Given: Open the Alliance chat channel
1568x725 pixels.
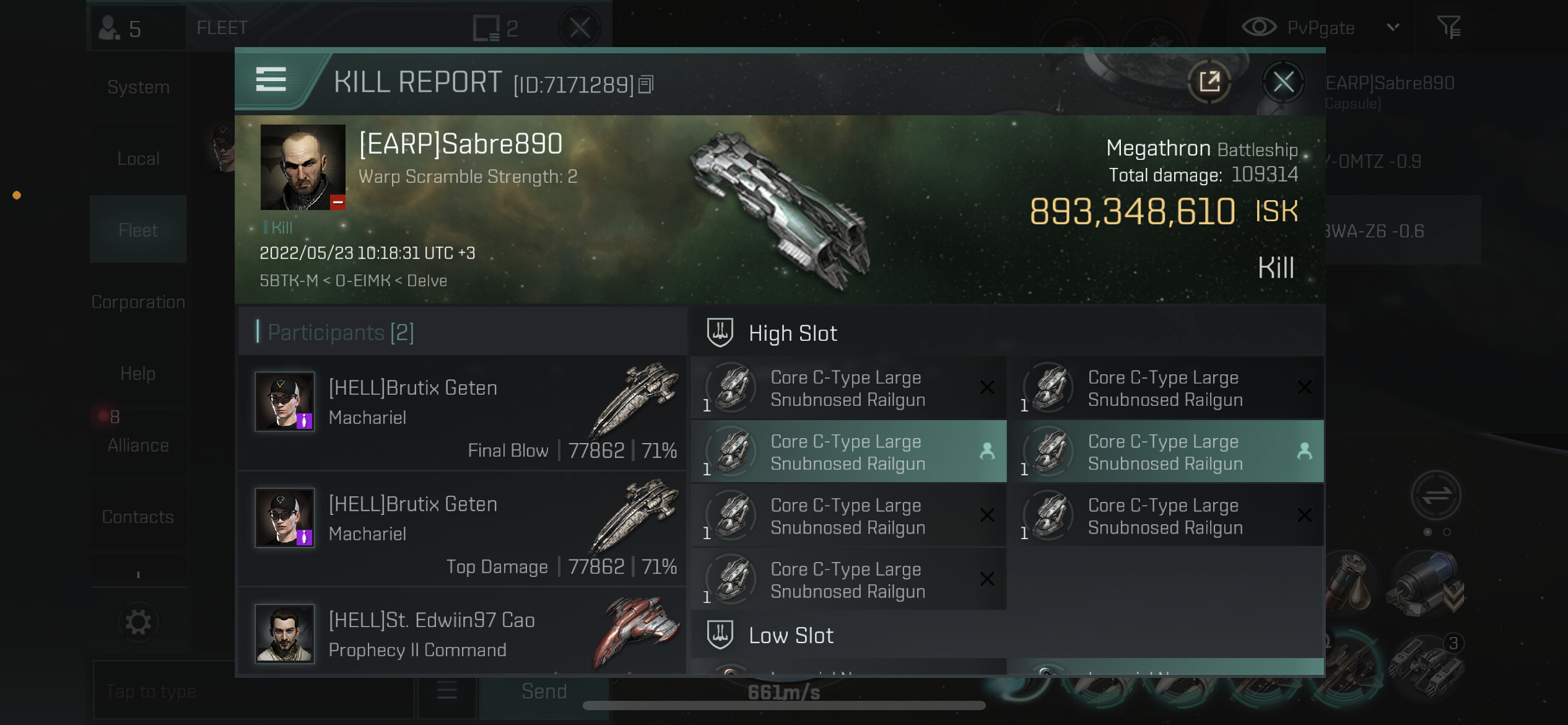Looking at the screenshot, I should 138,444.
